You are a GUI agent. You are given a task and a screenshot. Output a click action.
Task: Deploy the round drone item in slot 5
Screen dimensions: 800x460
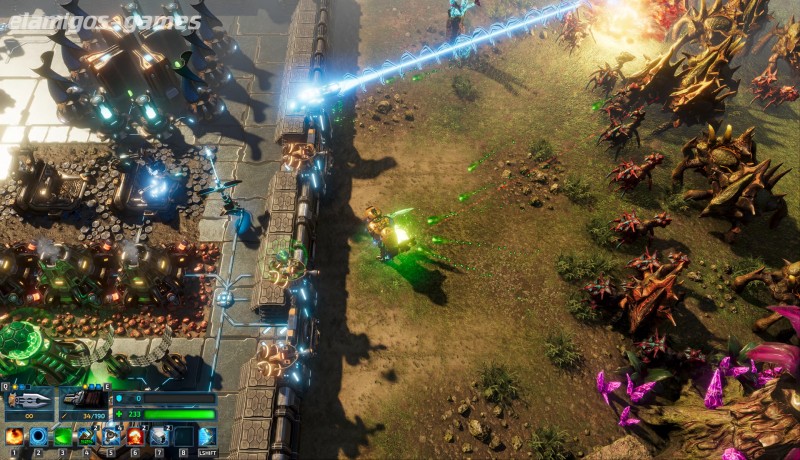(111, 436)
